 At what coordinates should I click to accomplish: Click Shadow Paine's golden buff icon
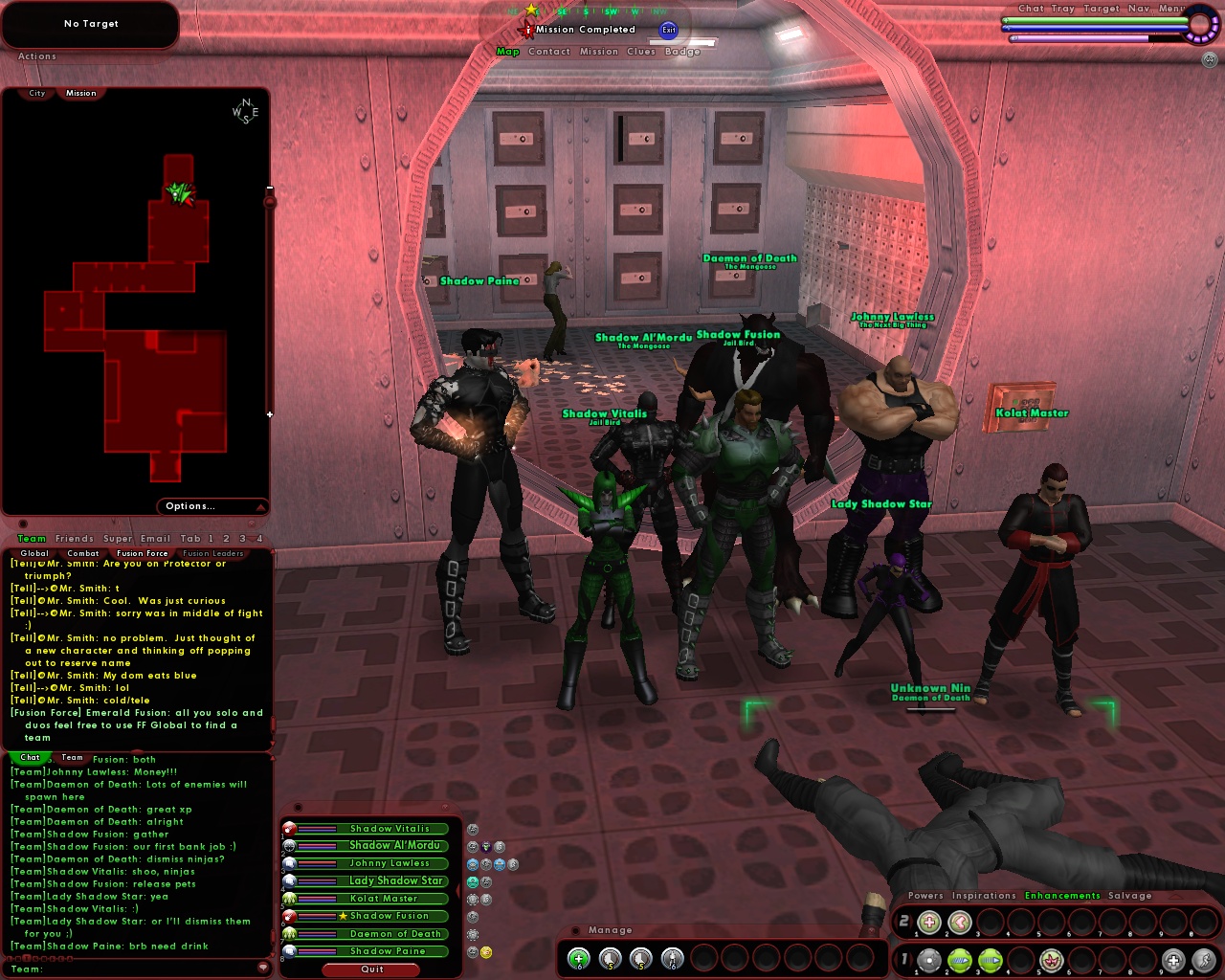click(485, 951)
